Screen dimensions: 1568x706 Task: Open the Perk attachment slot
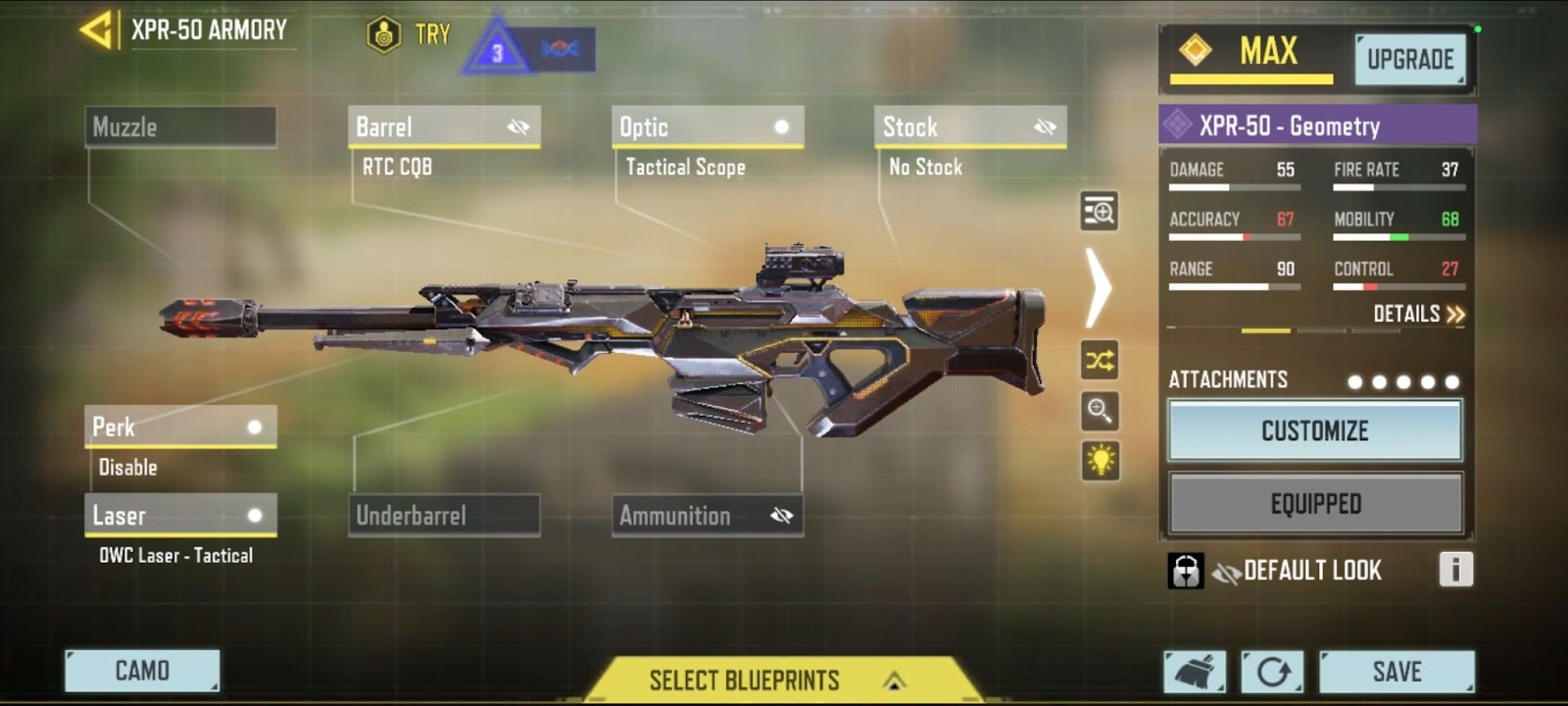click(180, 428)
